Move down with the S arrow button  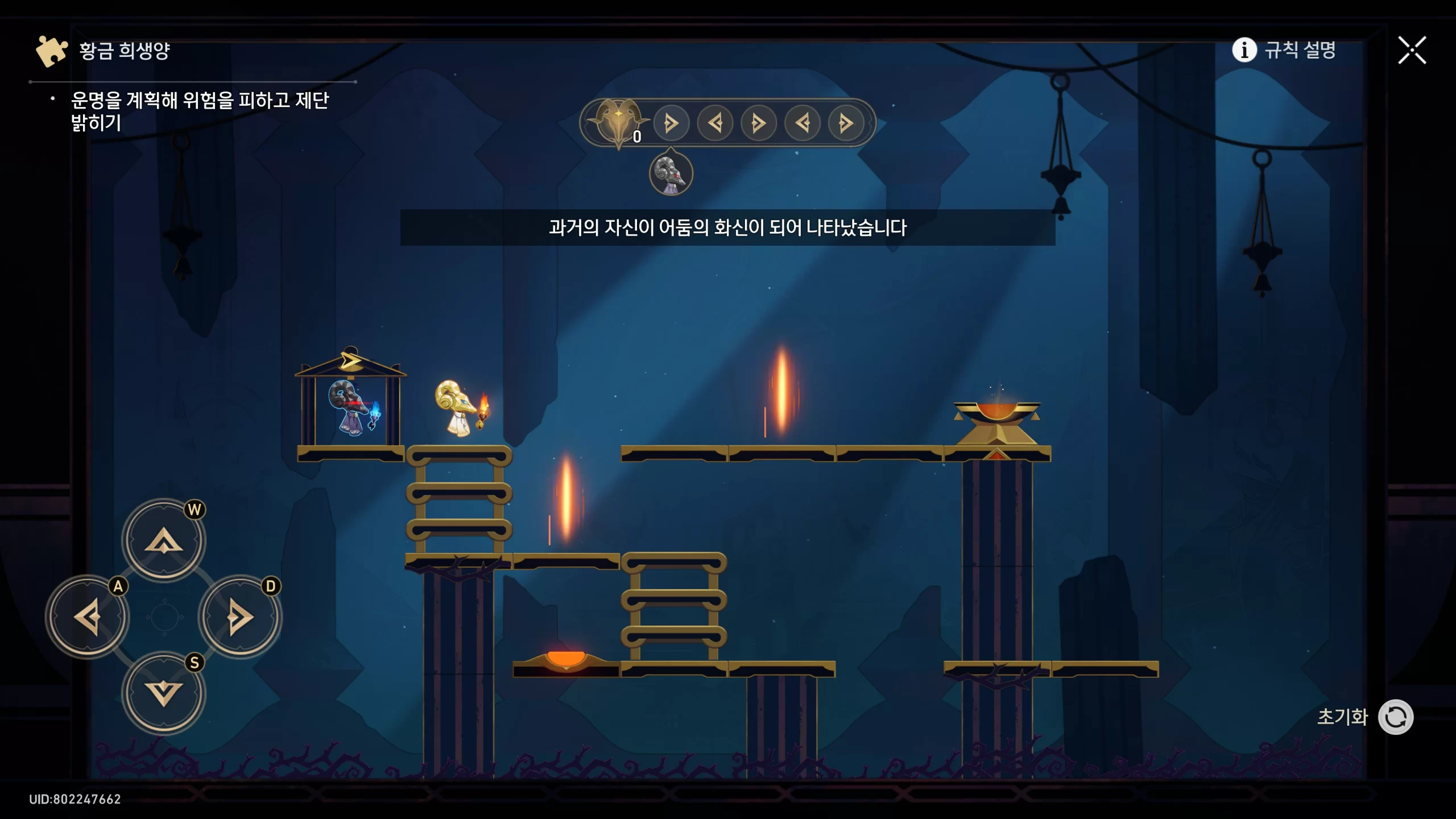tap(164, 693)
